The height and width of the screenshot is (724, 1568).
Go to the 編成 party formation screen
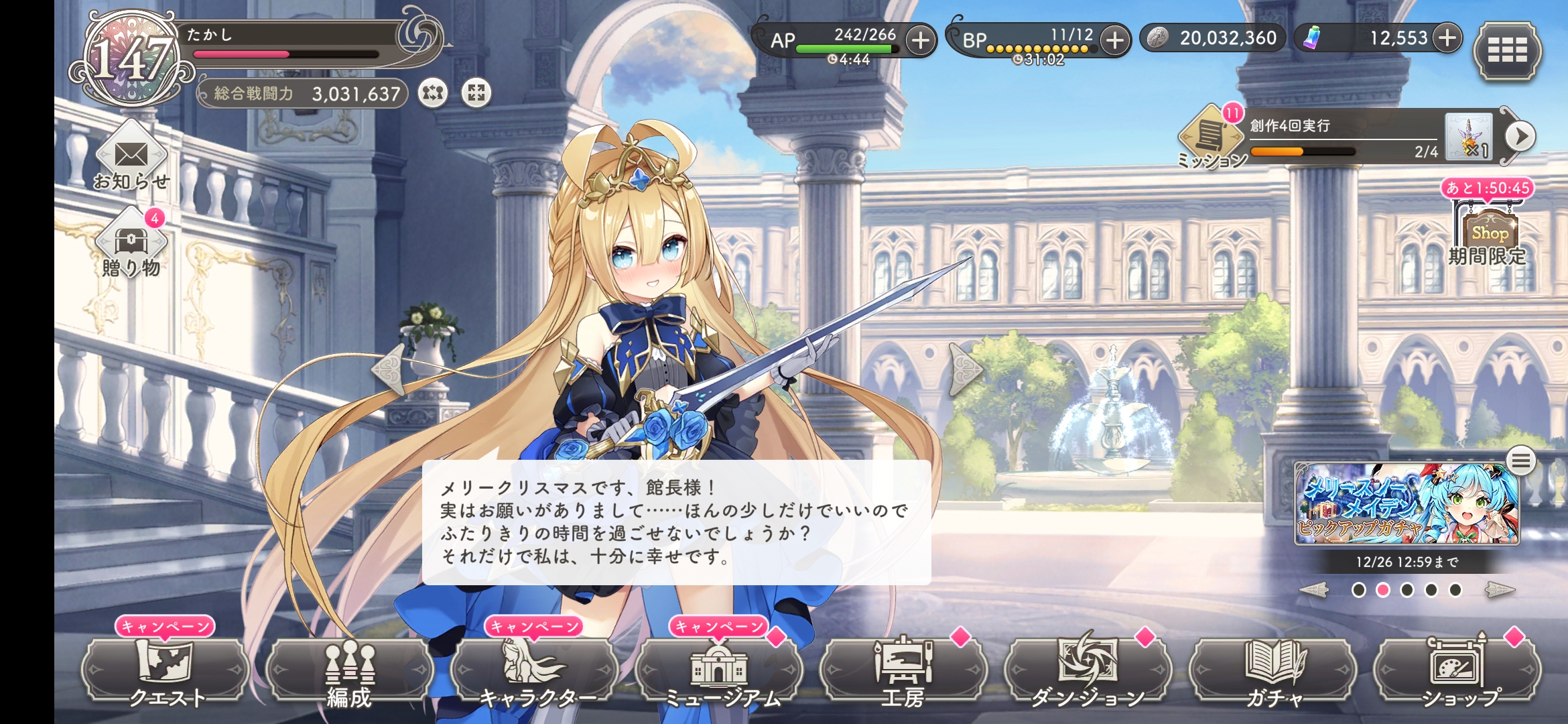[349, 670]
